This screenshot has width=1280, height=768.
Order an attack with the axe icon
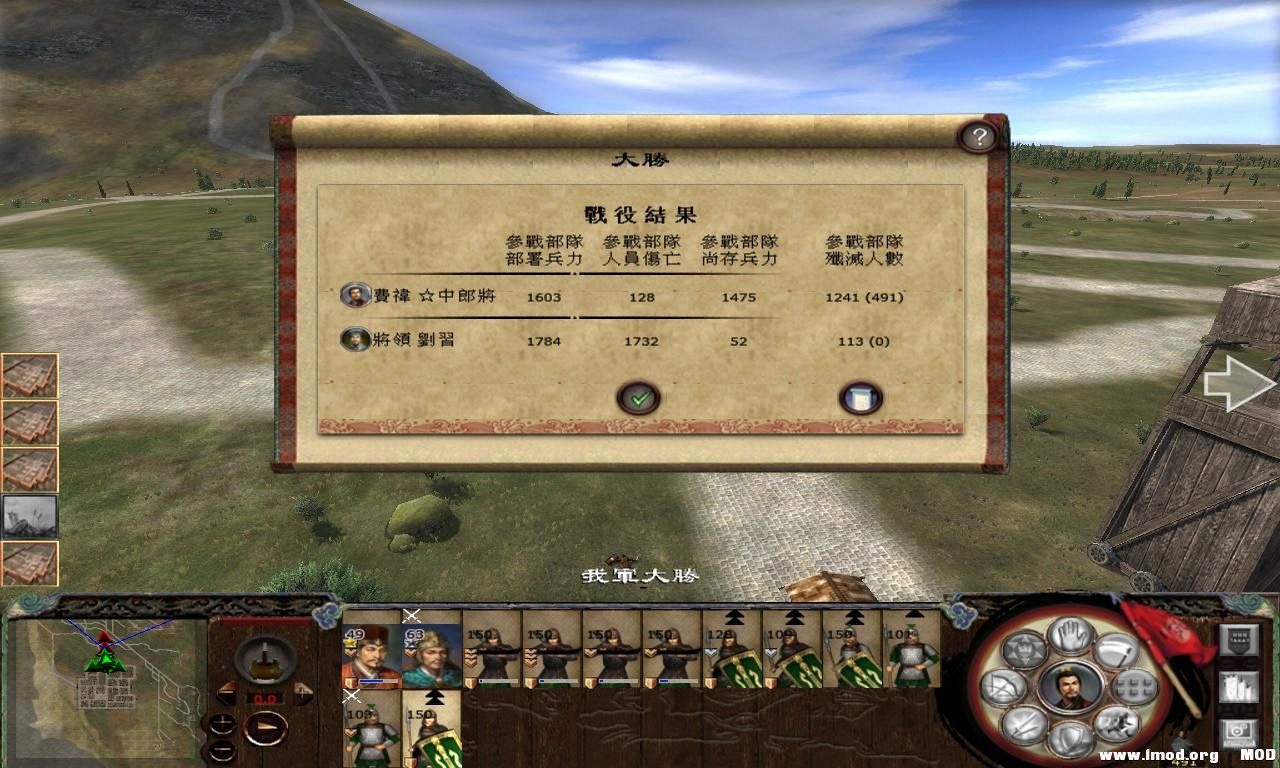click(x=1115, y=650)
